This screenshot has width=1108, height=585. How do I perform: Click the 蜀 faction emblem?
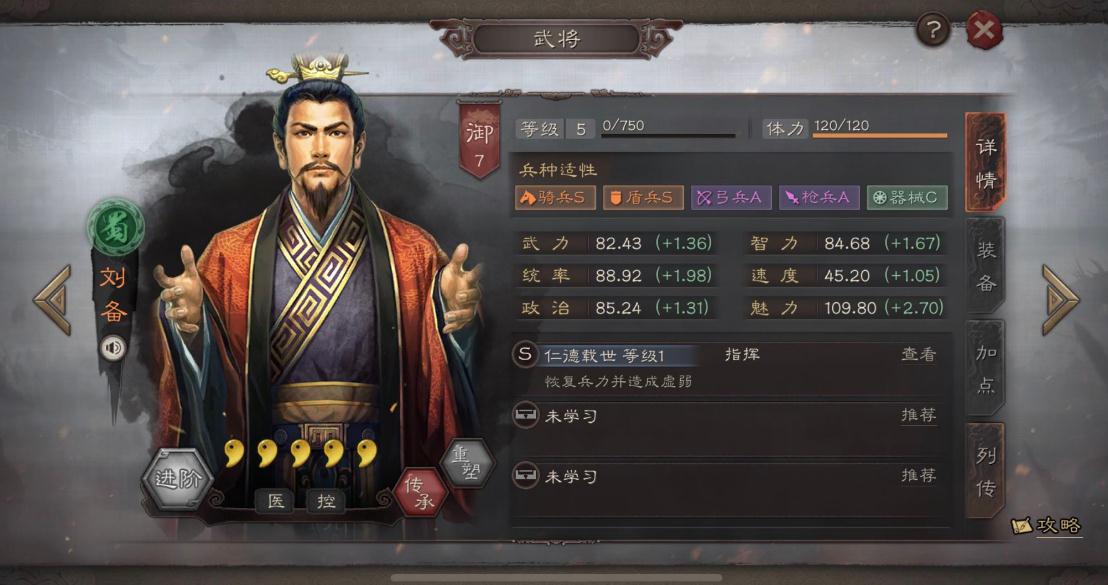(116, 226)
